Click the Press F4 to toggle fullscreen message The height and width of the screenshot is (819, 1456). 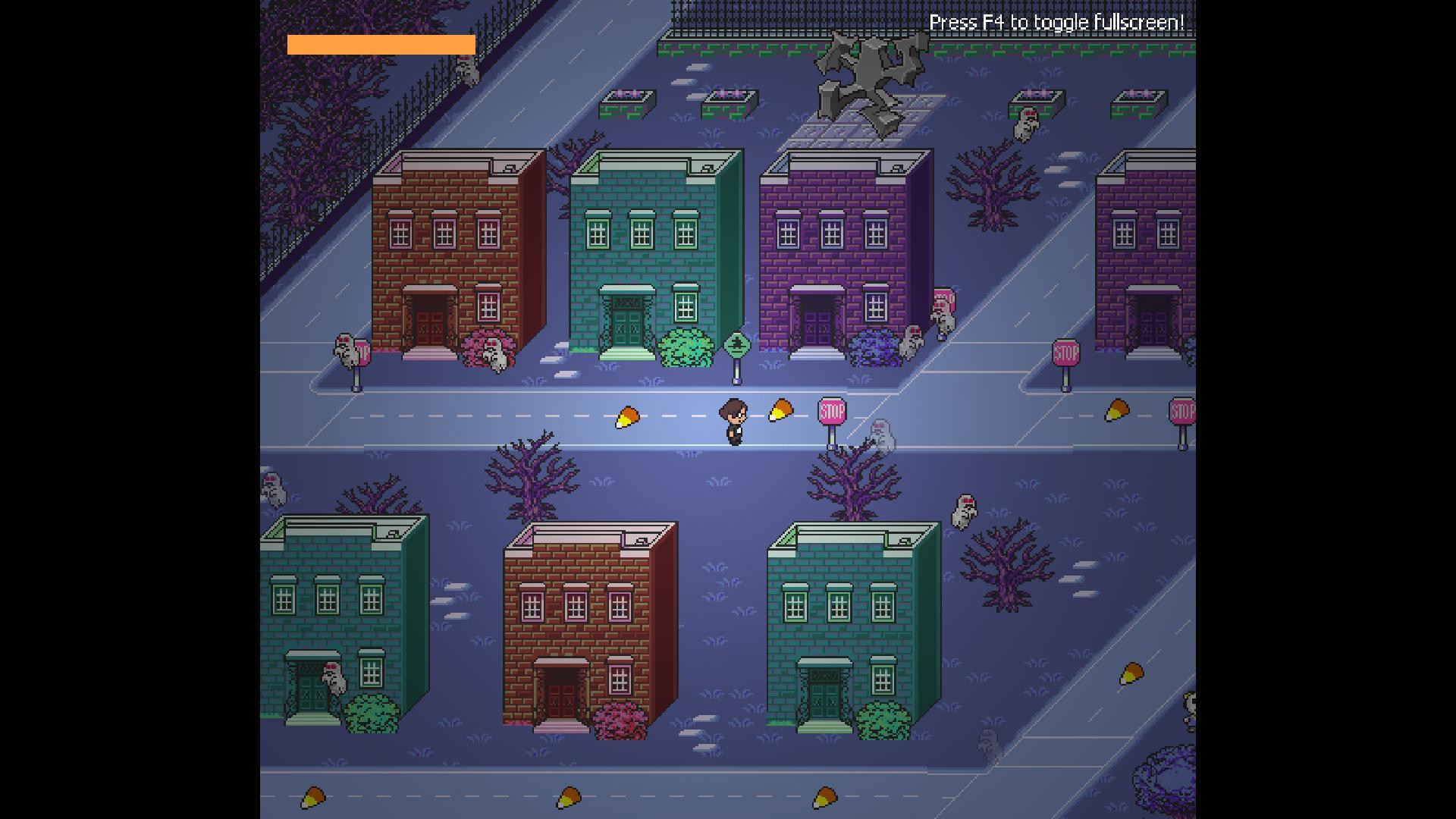click(x=1058, y=22)
